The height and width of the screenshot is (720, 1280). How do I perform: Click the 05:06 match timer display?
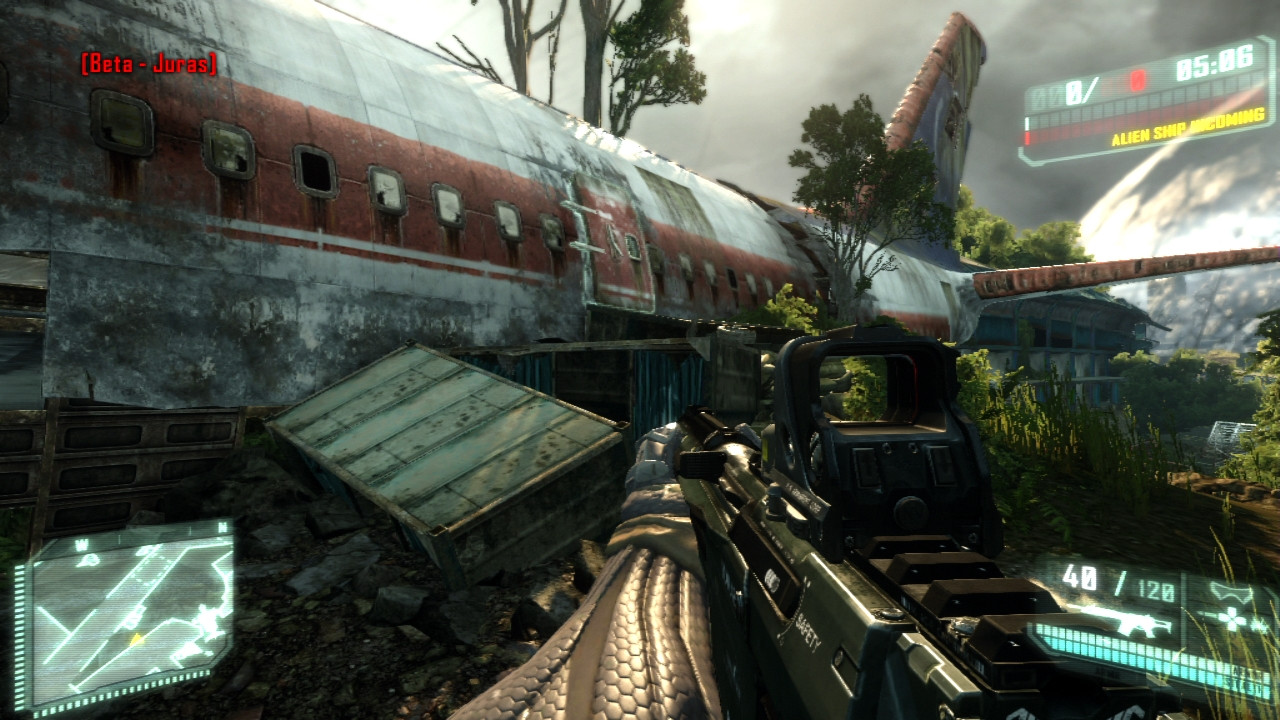coord(1213,66)
